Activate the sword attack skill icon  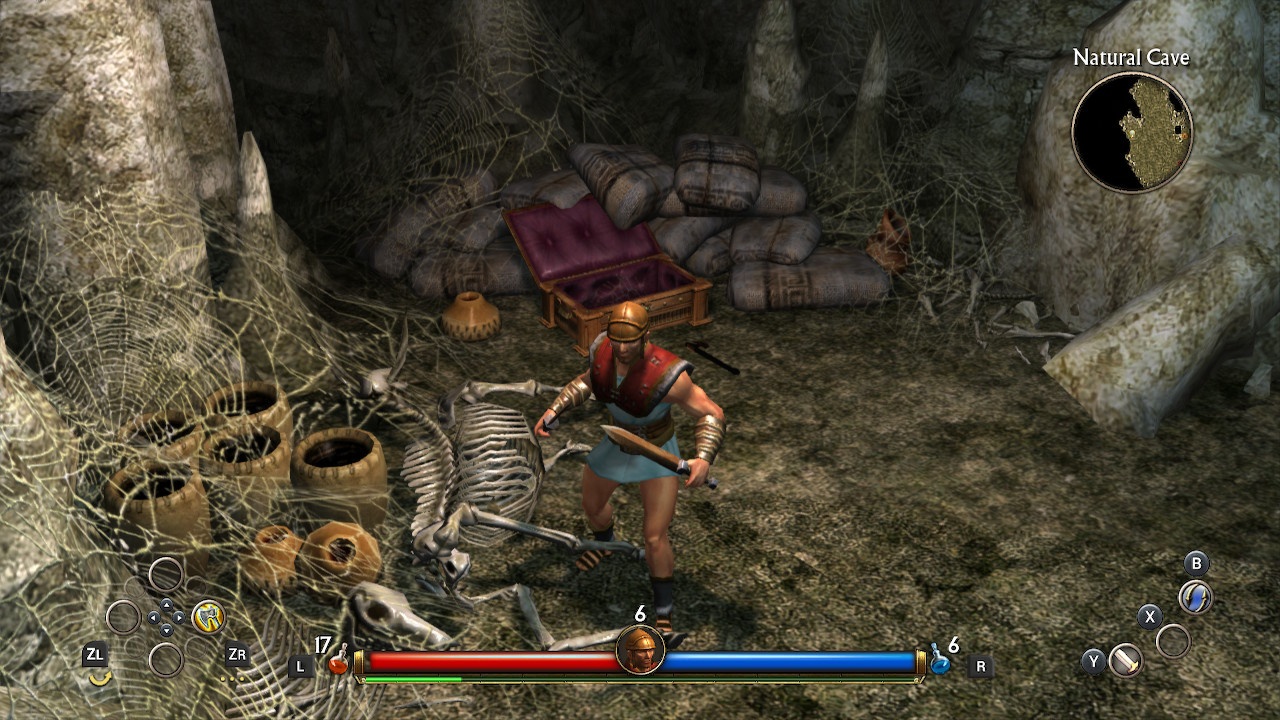[x=1126, y=660]
